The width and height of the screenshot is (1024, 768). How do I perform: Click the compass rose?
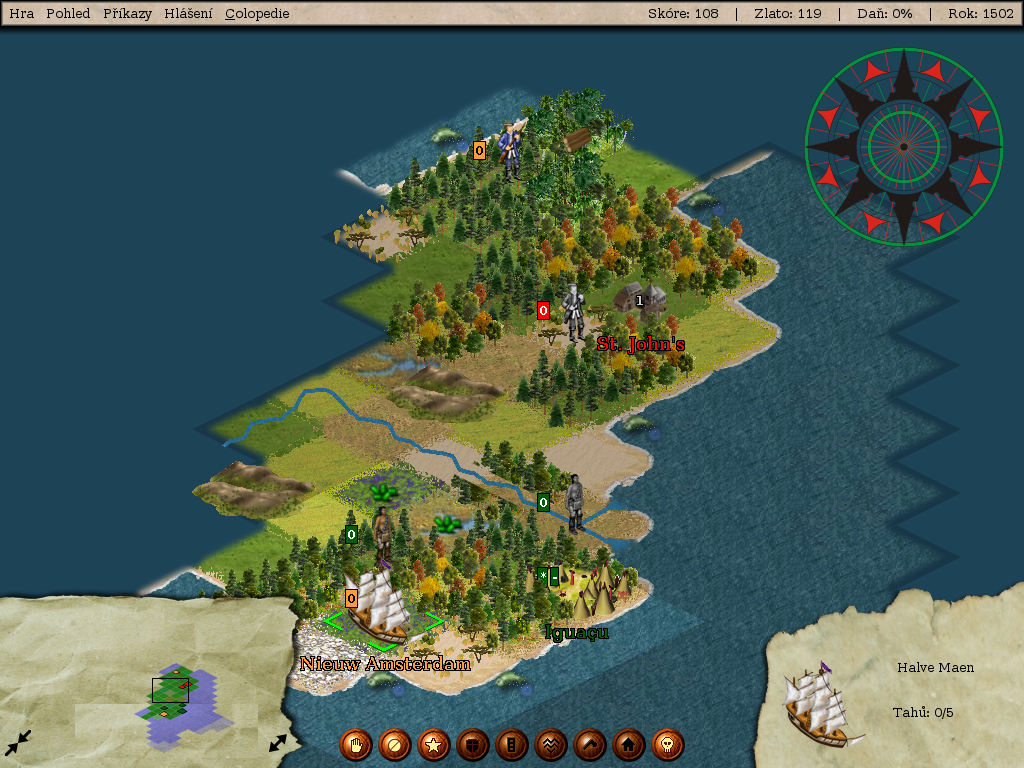[903, 146]
